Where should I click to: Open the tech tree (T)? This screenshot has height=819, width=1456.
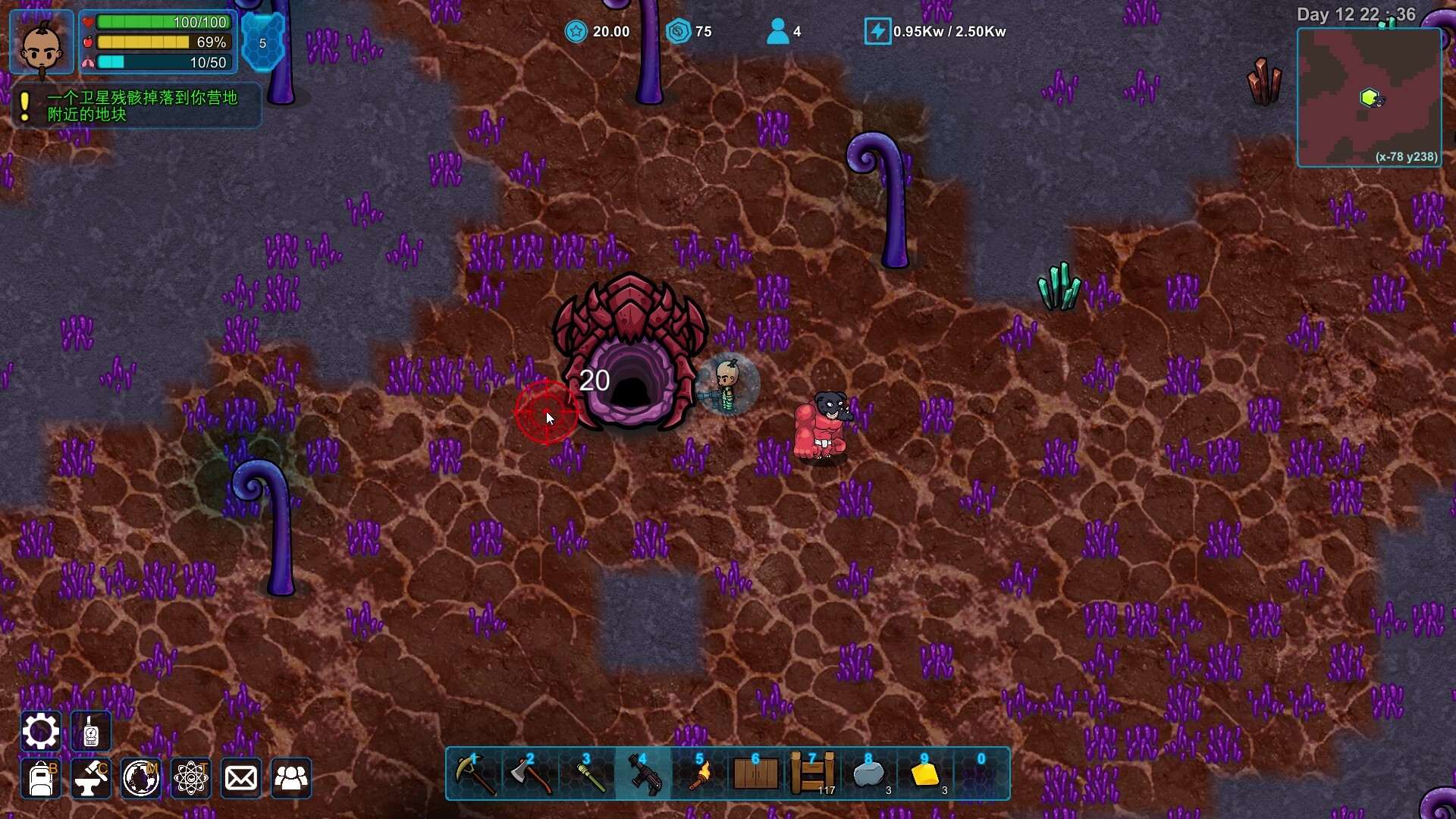point(191,779)
